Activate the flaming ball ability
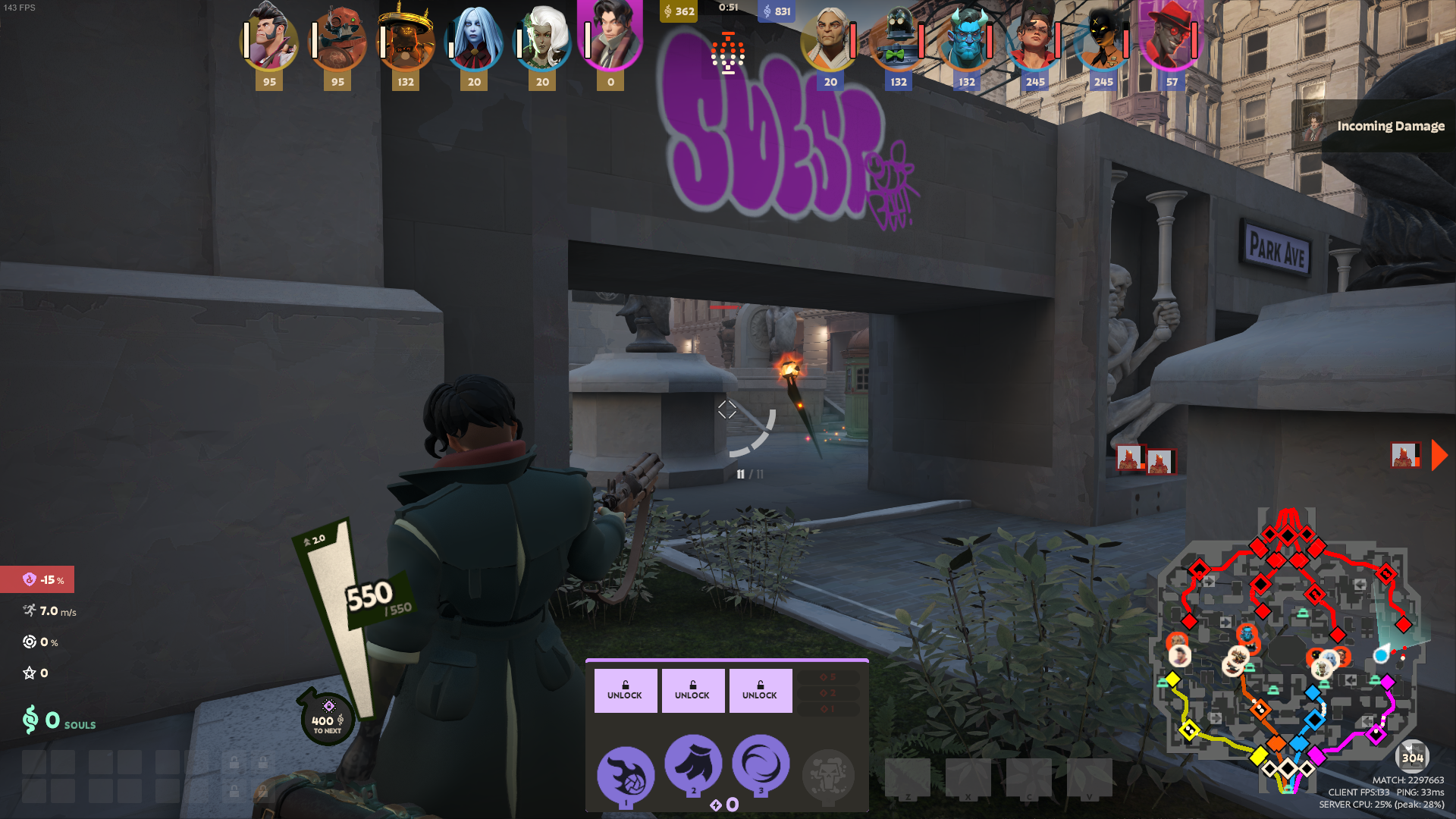Viewport: 1456px width, 819px height. click(626, 775)
